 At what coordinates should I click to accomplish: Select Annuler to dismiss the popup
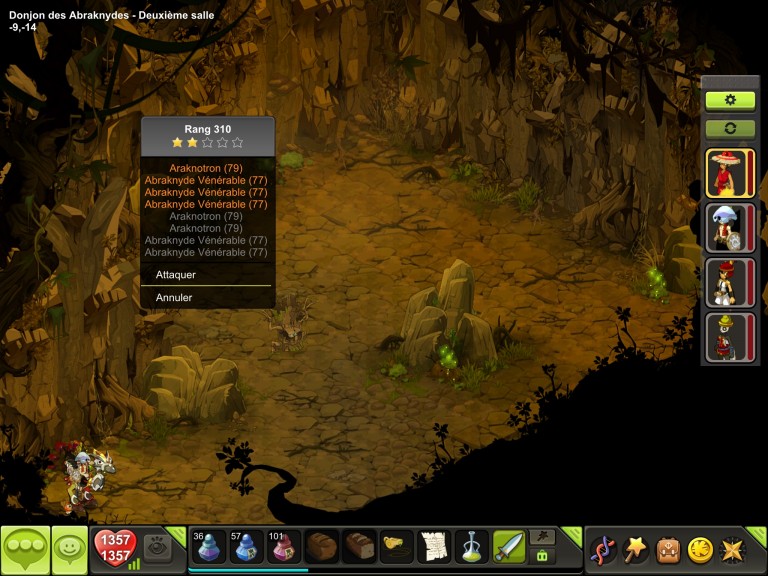click(174, 298)
